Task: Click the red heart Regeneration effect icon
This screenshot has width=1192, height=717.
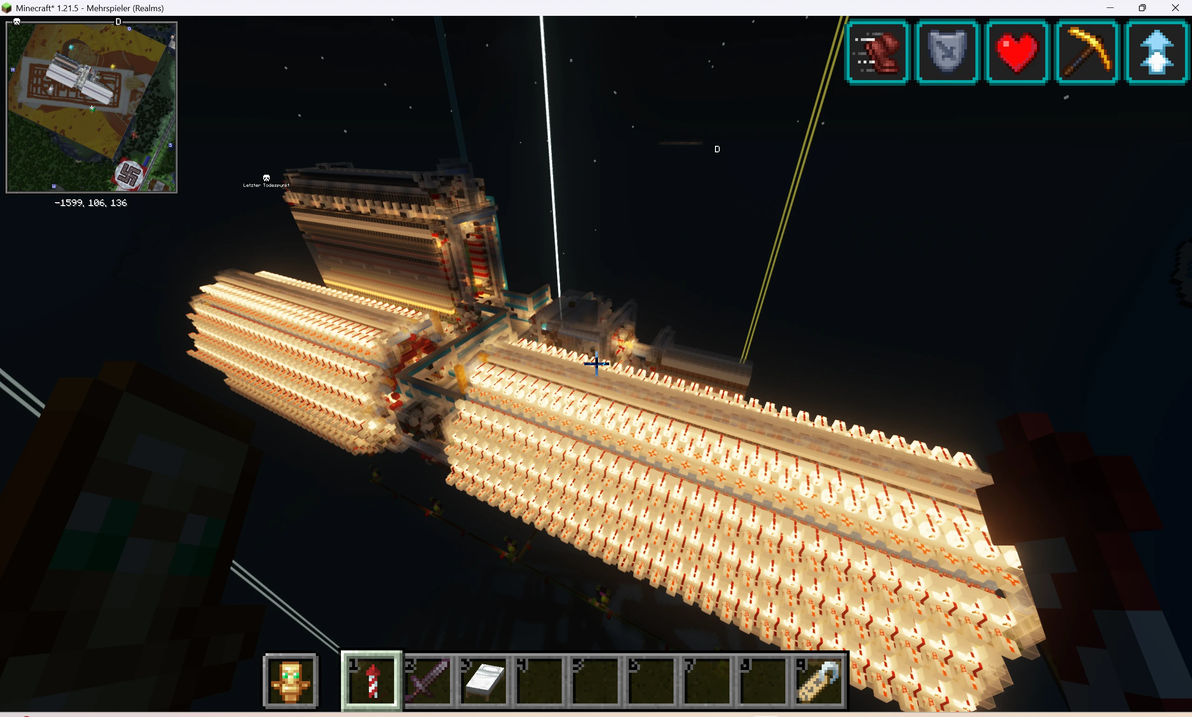Action: click(x=1017, y=52)
